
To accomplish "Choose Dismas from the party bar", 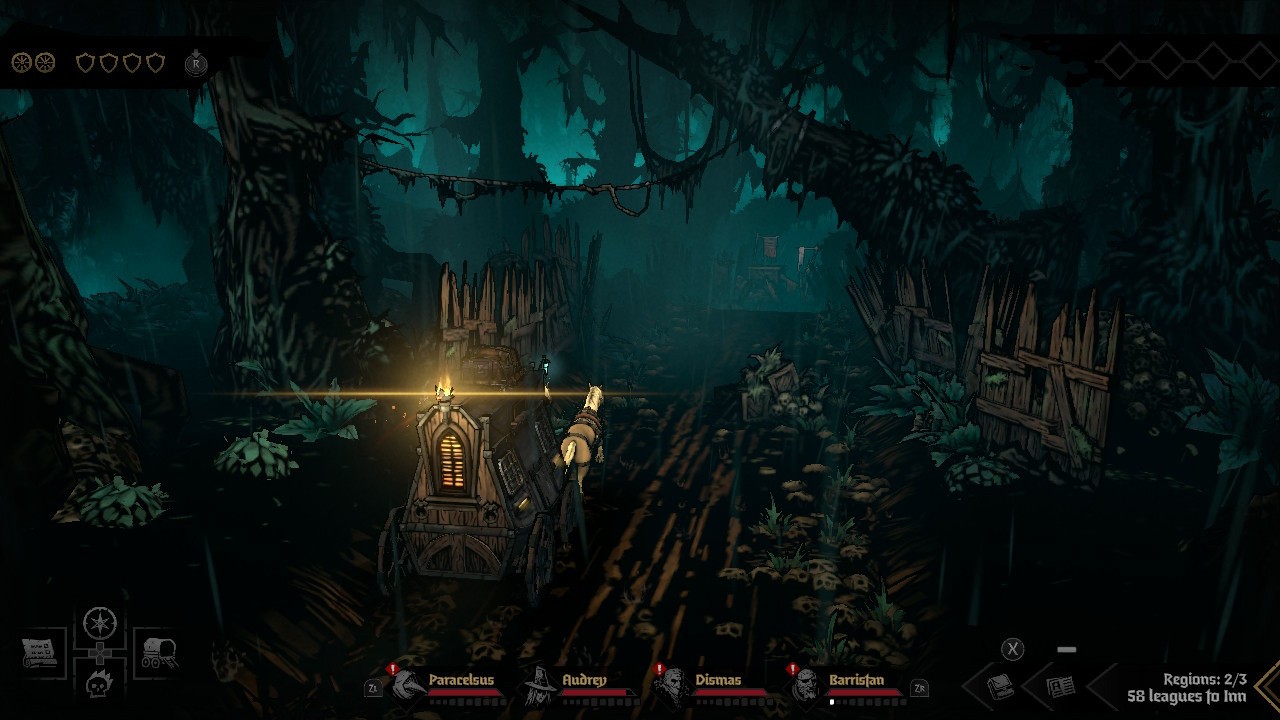I will (674, 686).
